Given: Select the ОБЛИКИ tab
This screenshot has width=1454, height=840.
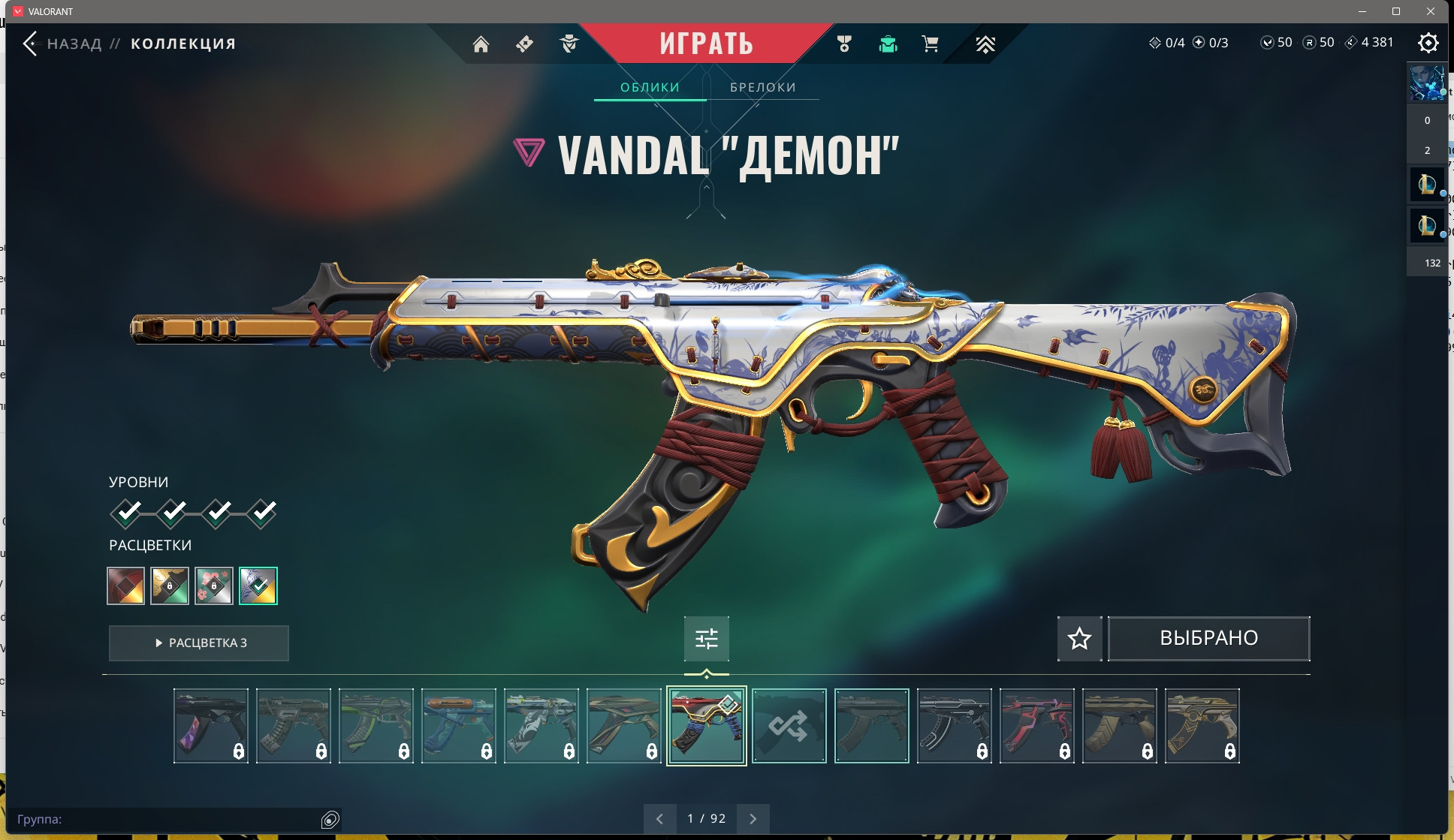Looking at the screenshot, I should [650, 87].
